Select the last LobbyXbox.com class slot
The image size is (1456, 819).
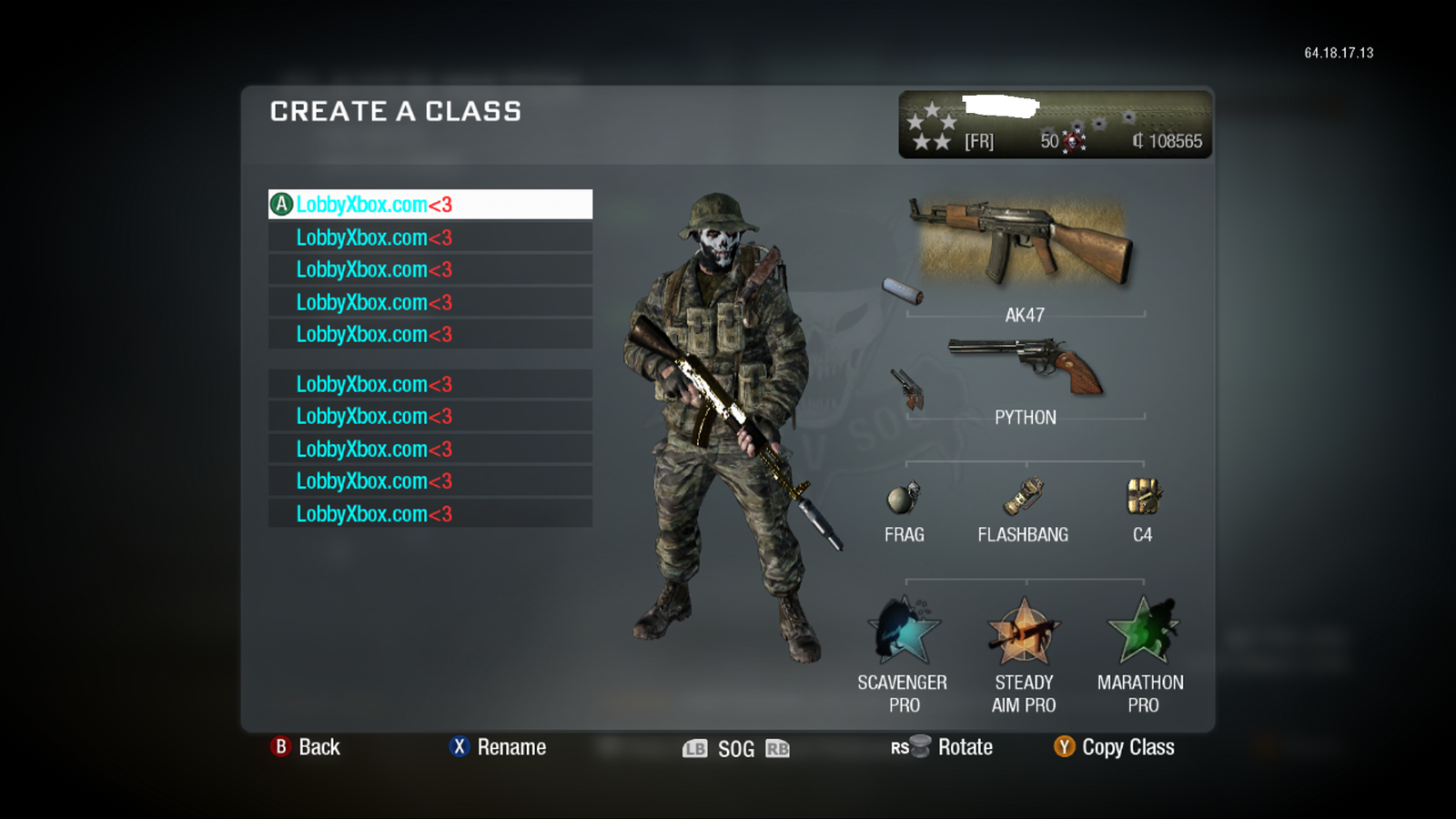click(x=430, y=512)
